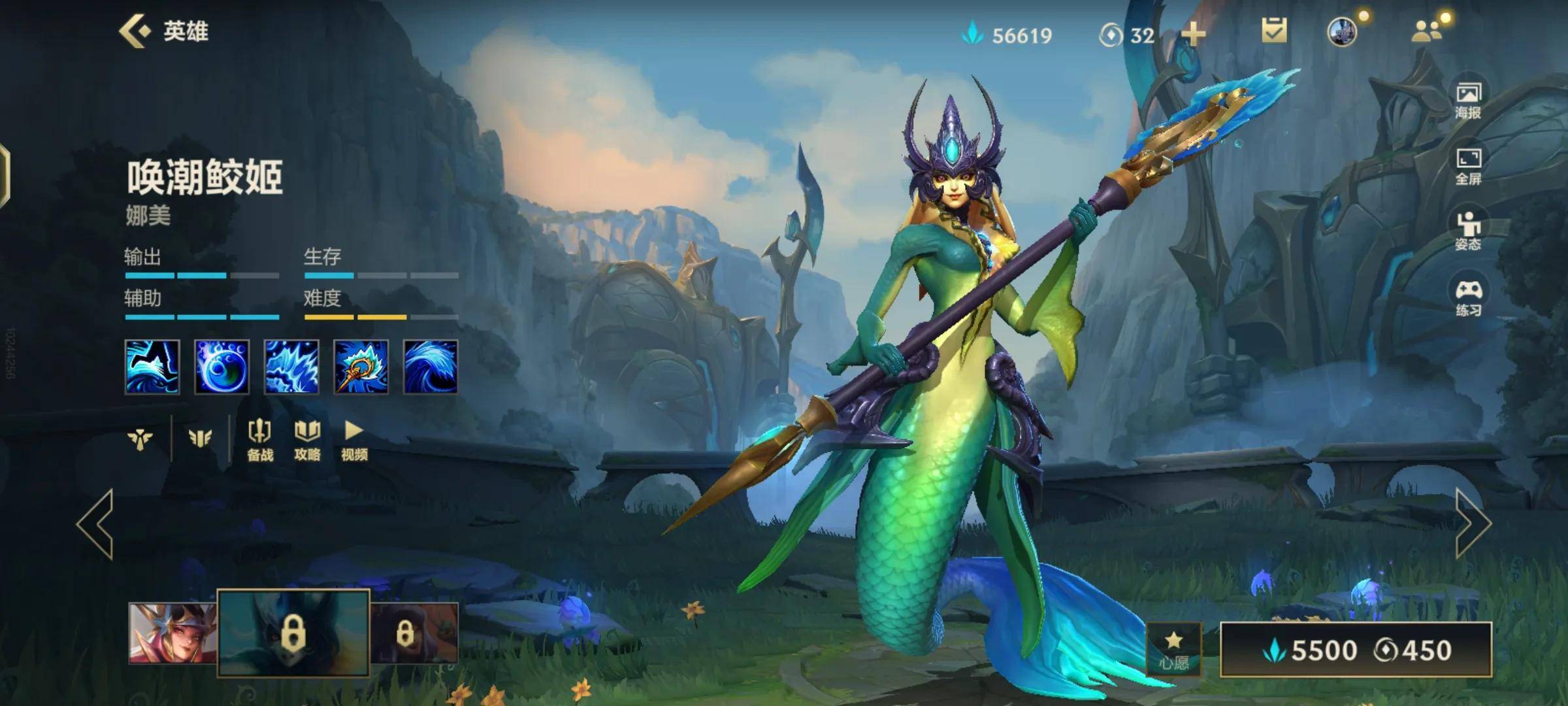Select the water bubble ability icon
The width and height of the screenshot is (1568, 706).
point(221,367)
